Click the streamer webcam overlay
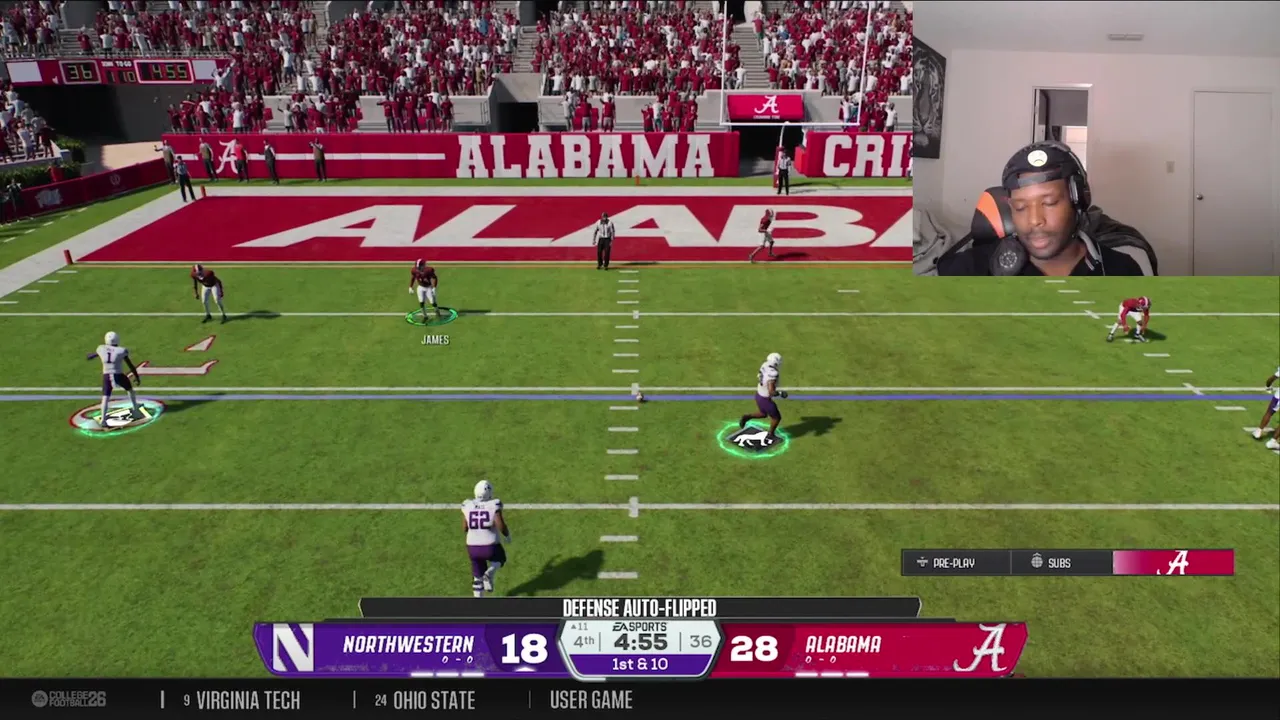1280x720 pixels. pos(1096,138)
